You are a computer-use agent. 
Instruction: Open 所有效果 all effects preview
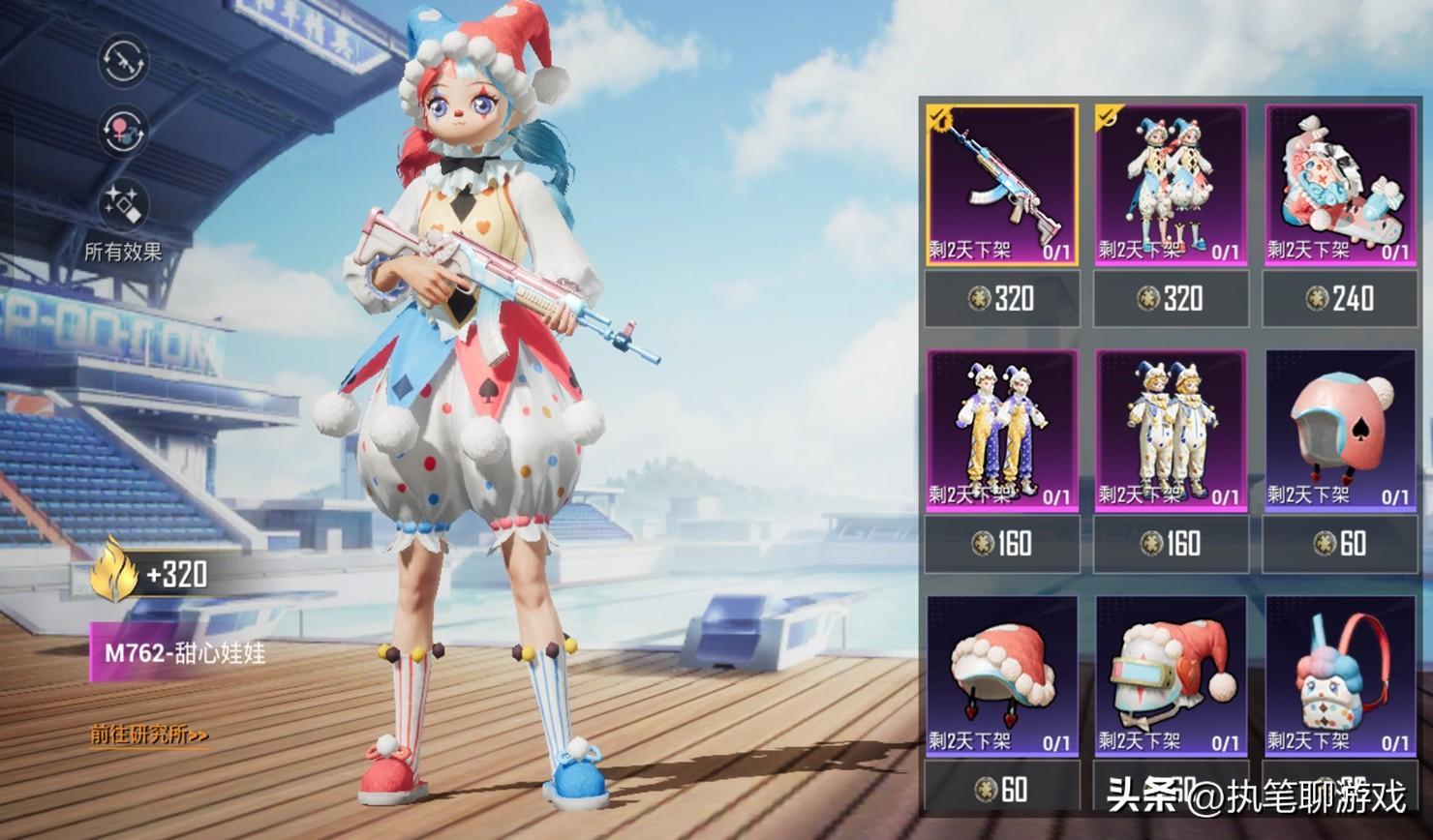tap(123, 219)
